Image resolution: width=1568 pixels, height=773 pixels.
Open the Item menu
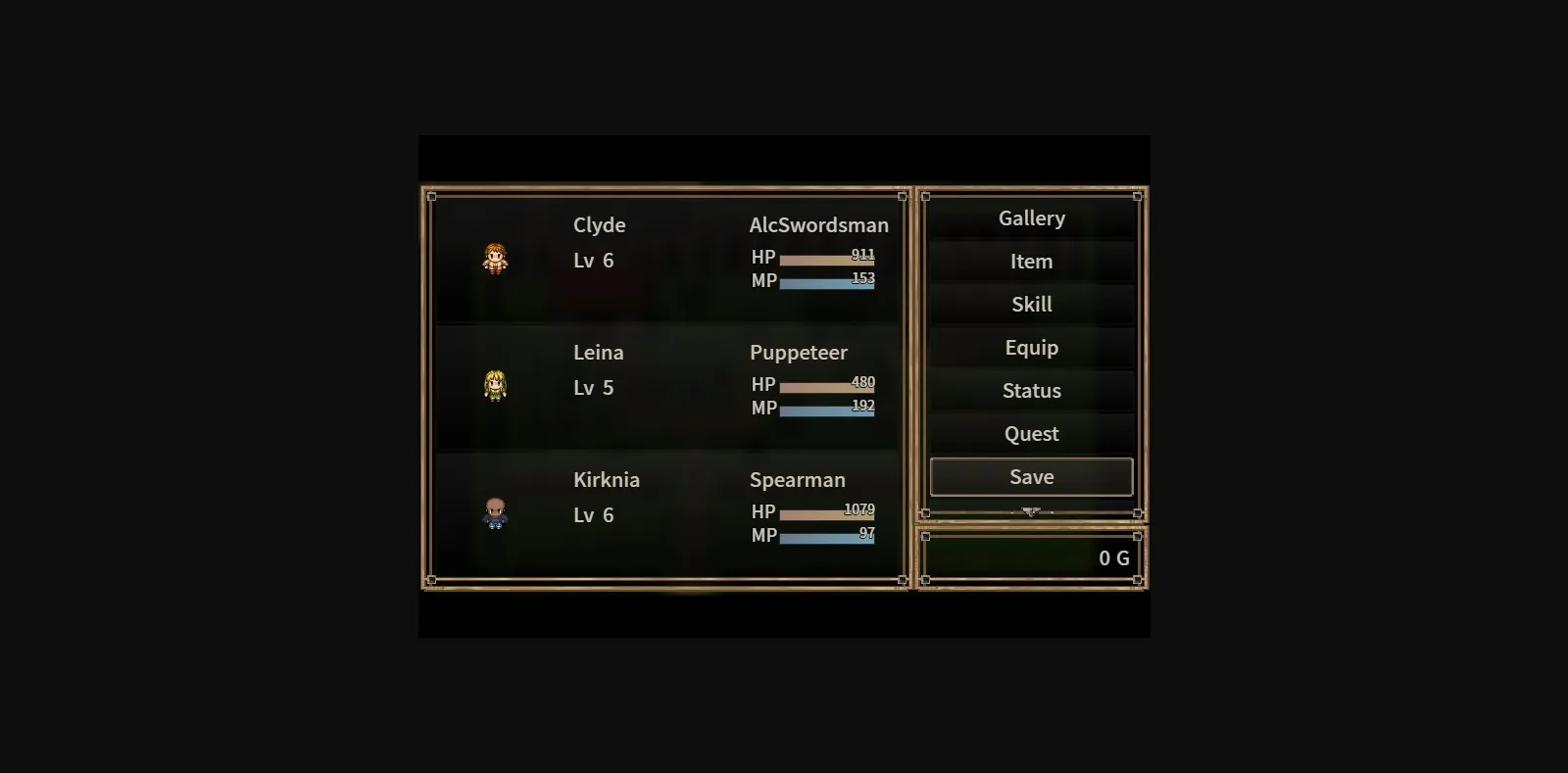tap(1031, 261)
